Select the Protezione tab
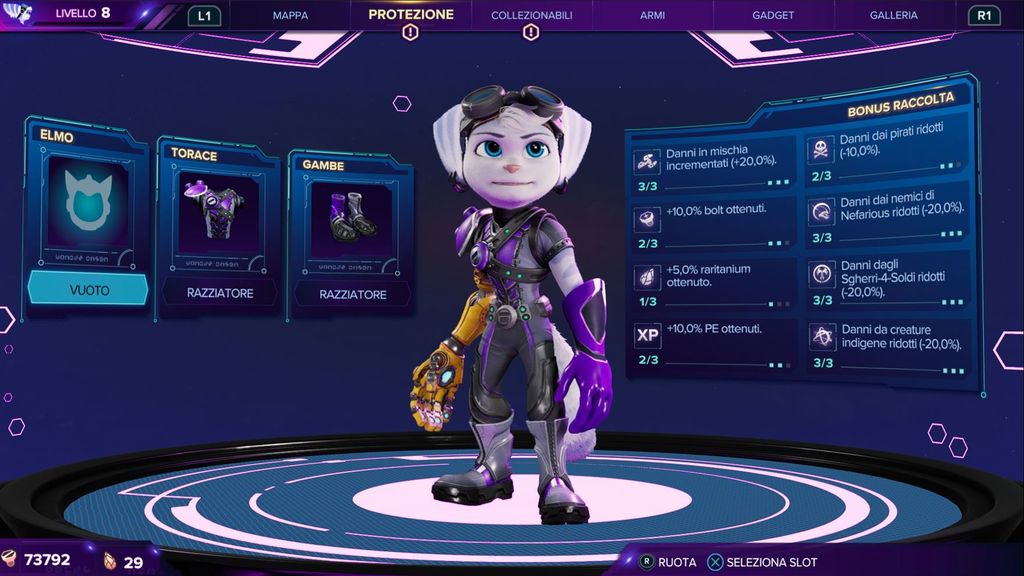1024x576 pixels. [x=410, y=15]
